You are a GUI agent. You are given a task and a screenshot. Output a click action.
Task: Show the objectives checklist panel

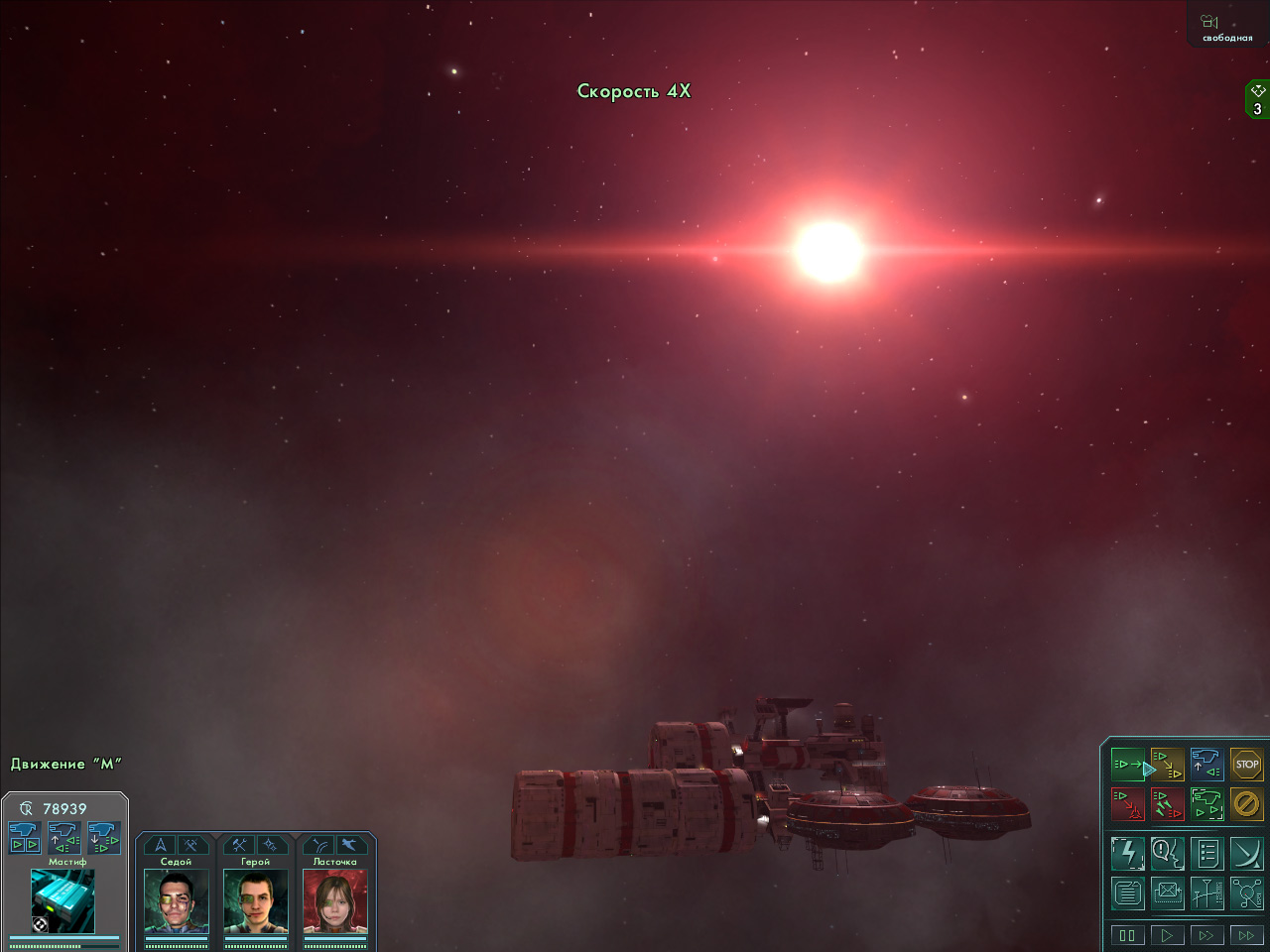[x=1206, y=854]
